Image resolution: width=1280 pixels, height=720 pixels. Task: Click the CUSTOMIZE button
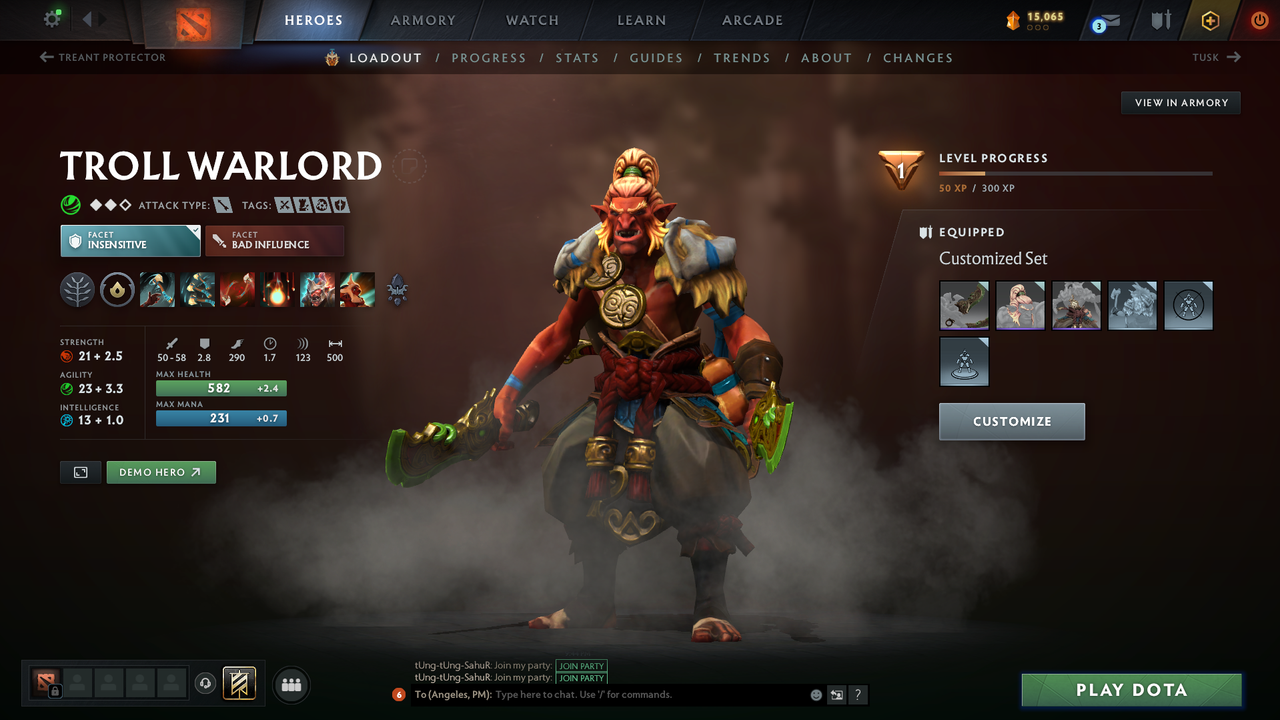coord(1011,421)
